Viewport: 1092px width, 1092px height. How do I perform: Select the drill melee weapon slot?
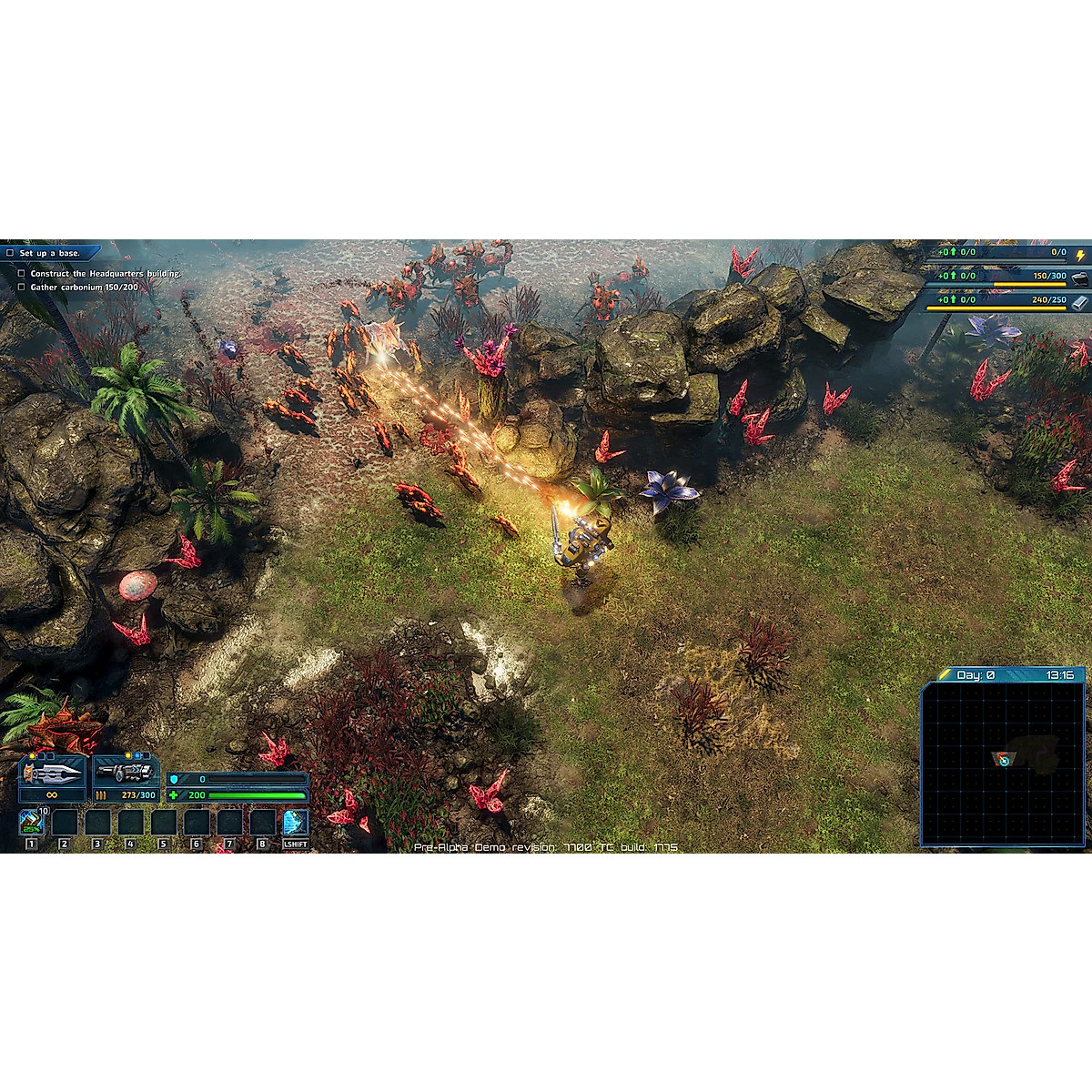(52, 773)
